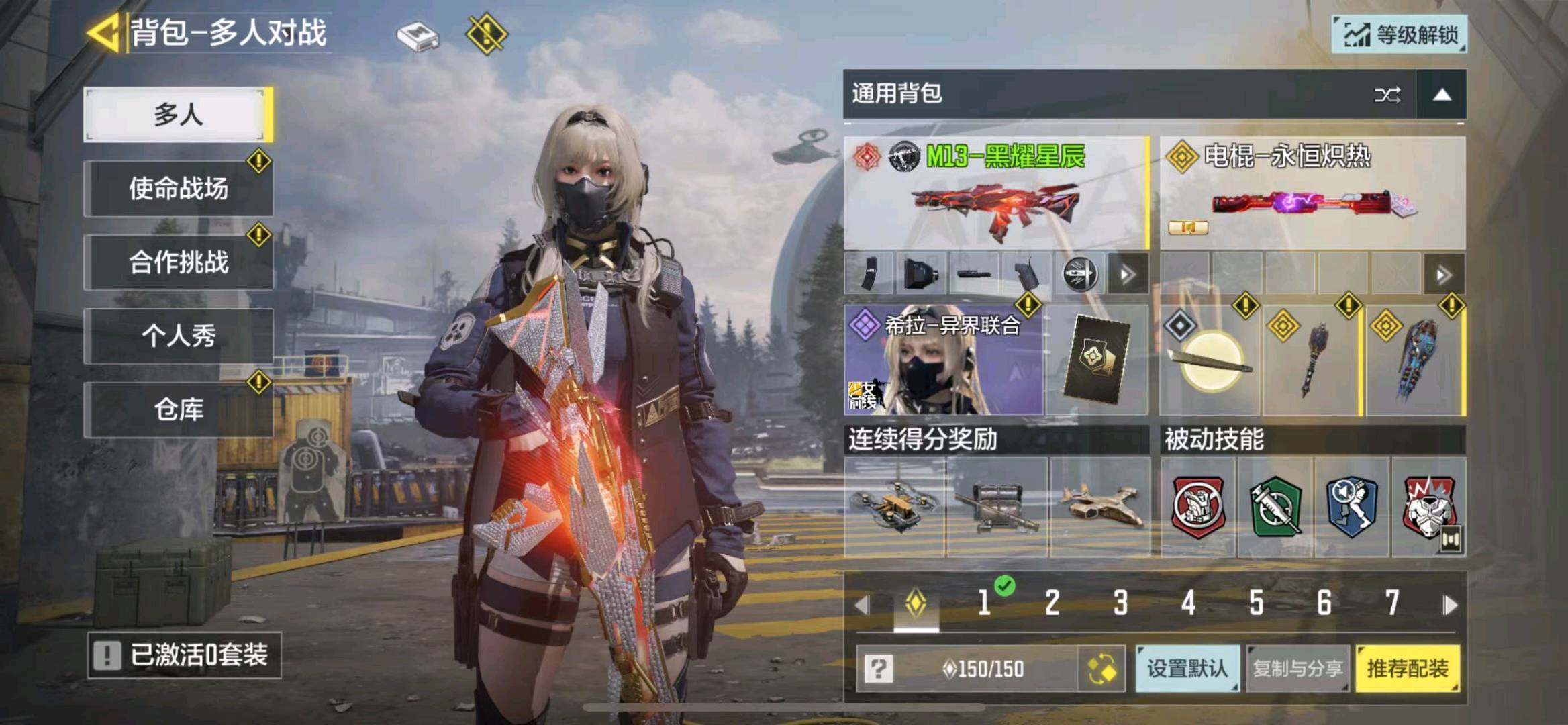Open 推荐配装 recommended loadouts
The height and width of the screenshot is (725, 1568).
[1408, 669]
